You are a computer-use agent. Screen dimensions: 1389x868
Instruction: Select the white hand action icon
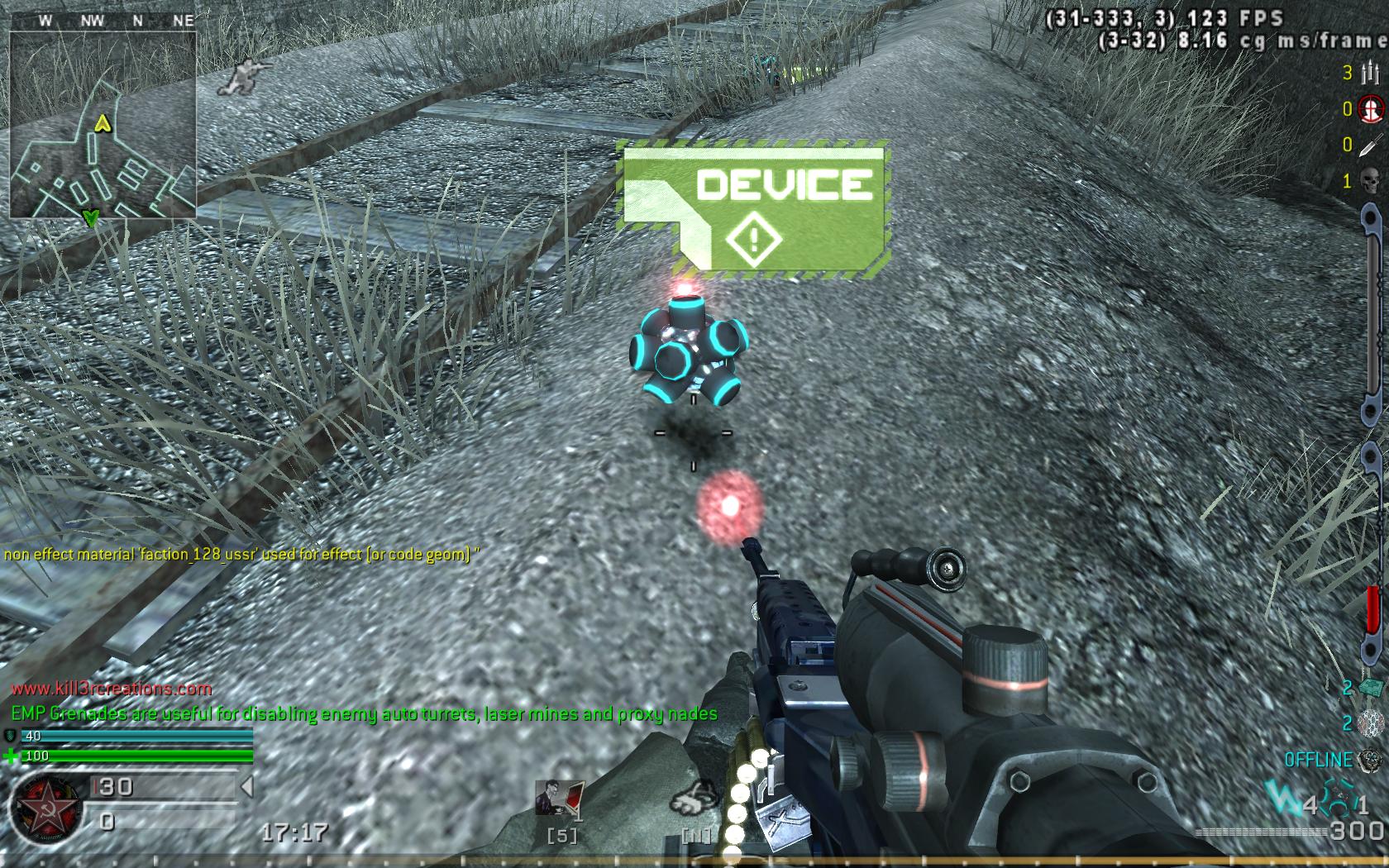pyautogui.click(x=694, y=801)
